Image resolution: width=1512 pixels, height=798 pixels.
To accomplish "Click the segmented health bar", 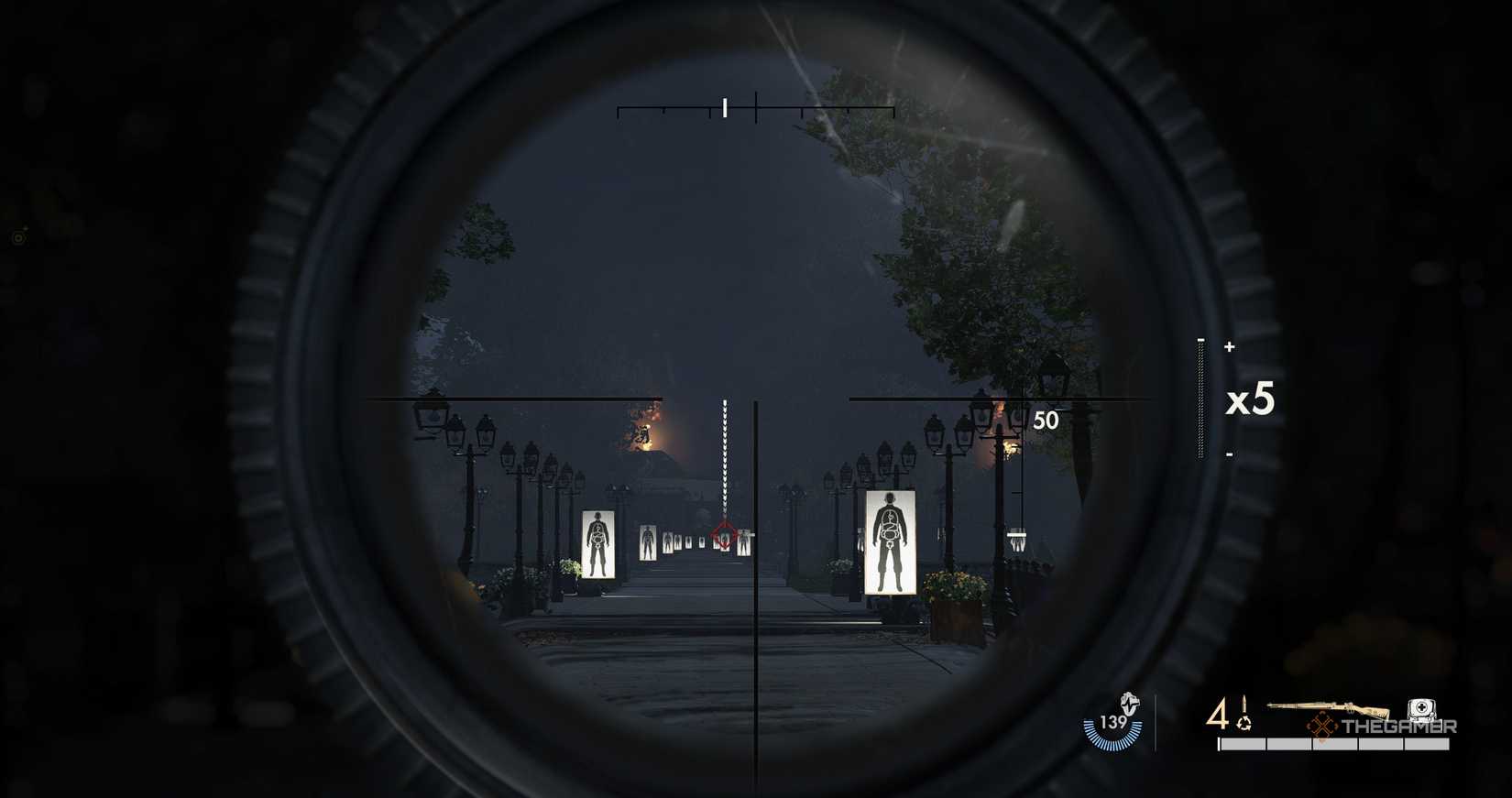I will click(x=1333, y=744).
